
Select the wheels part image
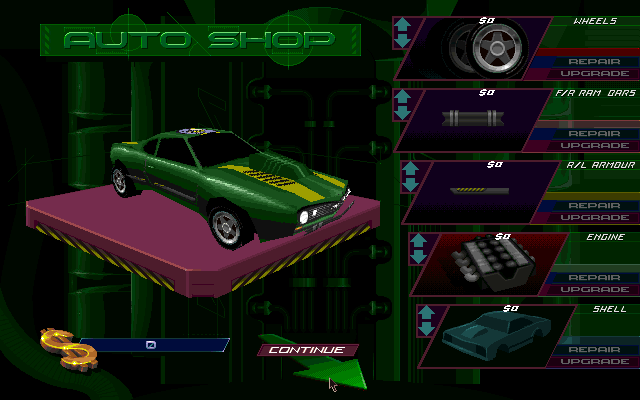pyautogui.click(x=485, y=47)
